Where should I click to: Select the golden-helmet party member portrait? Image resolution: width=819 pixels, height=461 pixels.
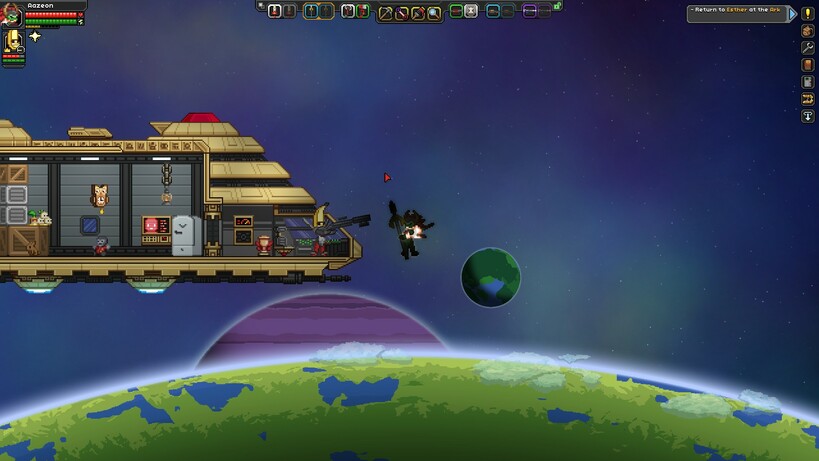pos(14,42)
